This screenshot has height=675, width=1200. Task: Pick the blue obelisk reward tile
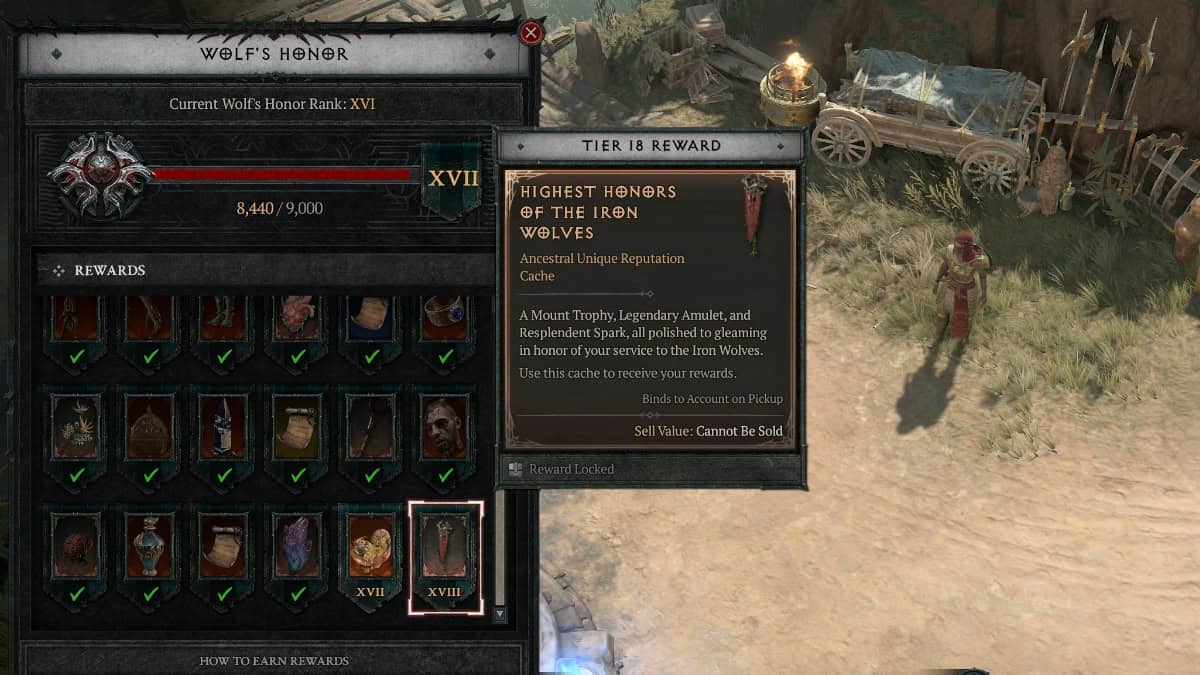[224, 430]
